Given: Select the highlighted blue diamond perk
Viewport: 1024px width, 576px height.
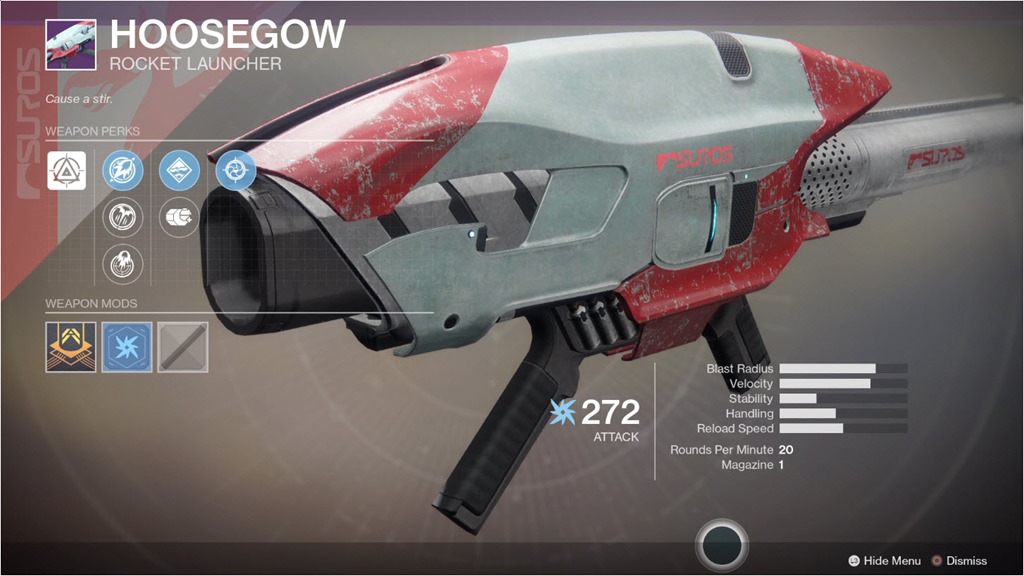Looking at the screenshot, I should click(x=180, y=171).
